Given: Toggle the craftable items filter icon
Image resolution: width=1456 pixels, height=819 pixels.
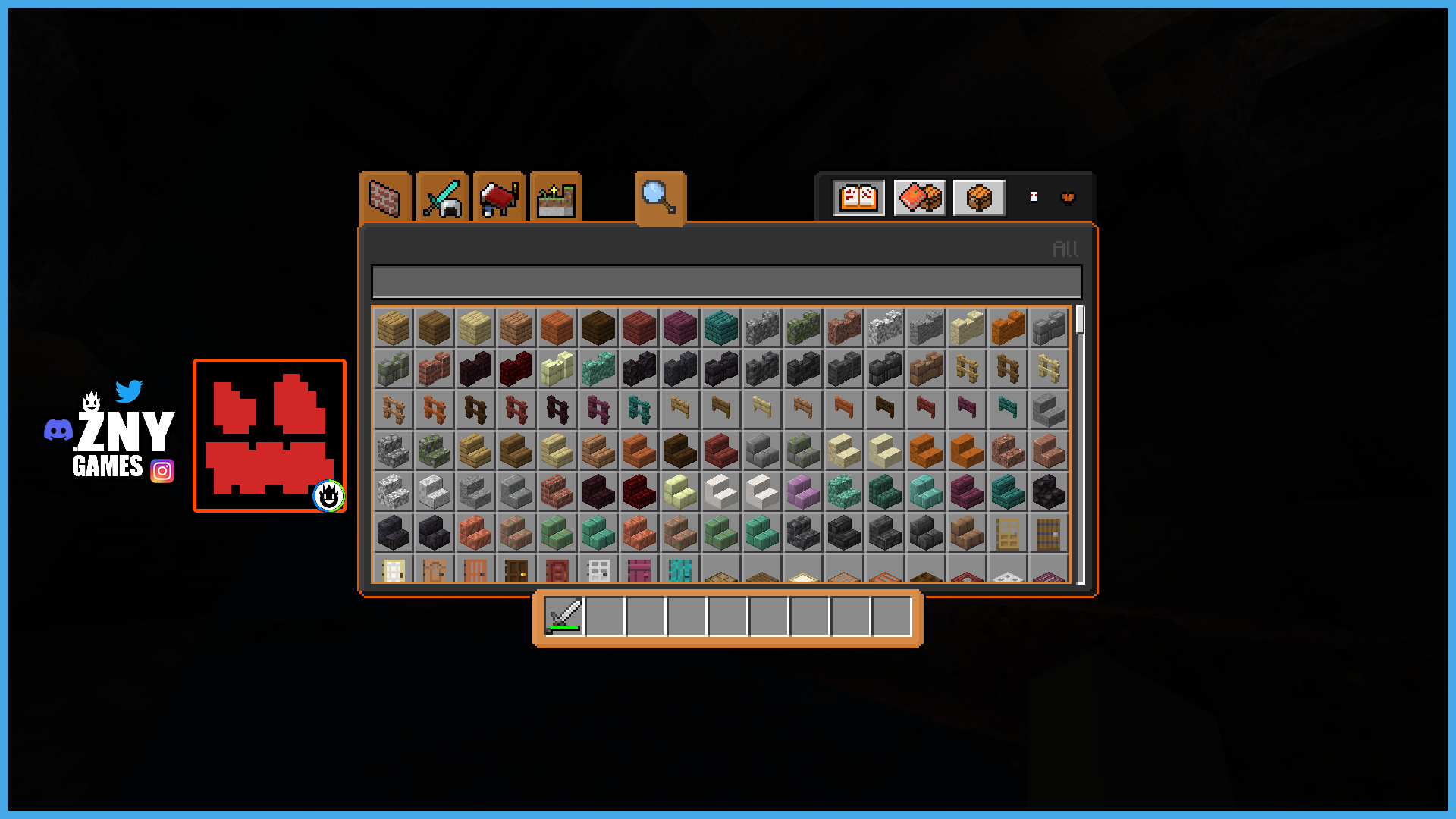Looking at the screenshot, I should click(920, 198).
